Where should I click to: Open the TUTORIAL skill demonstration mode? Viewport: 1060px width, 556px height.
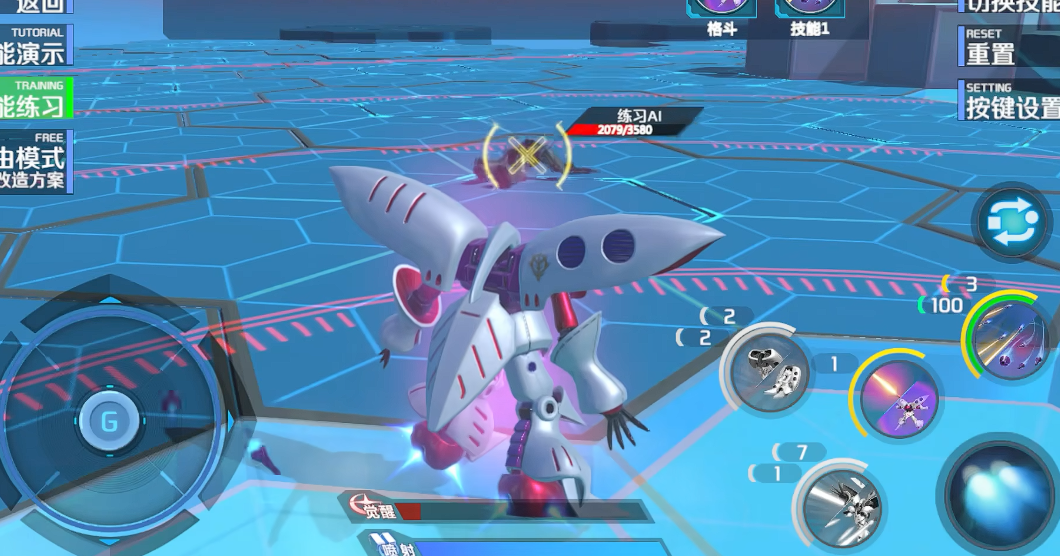[33, 47]
